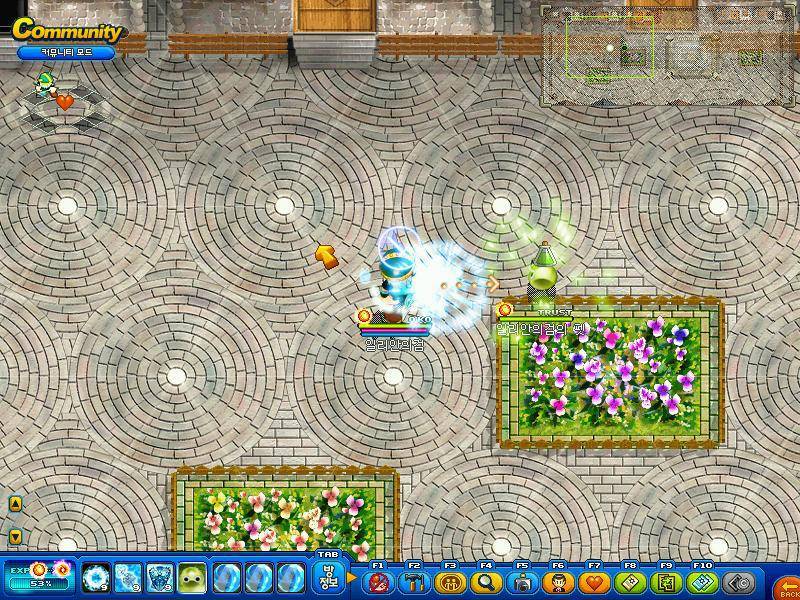Use the glowing blue ring skill slot
Screen dimensions: 800x600
pos(95,577)
